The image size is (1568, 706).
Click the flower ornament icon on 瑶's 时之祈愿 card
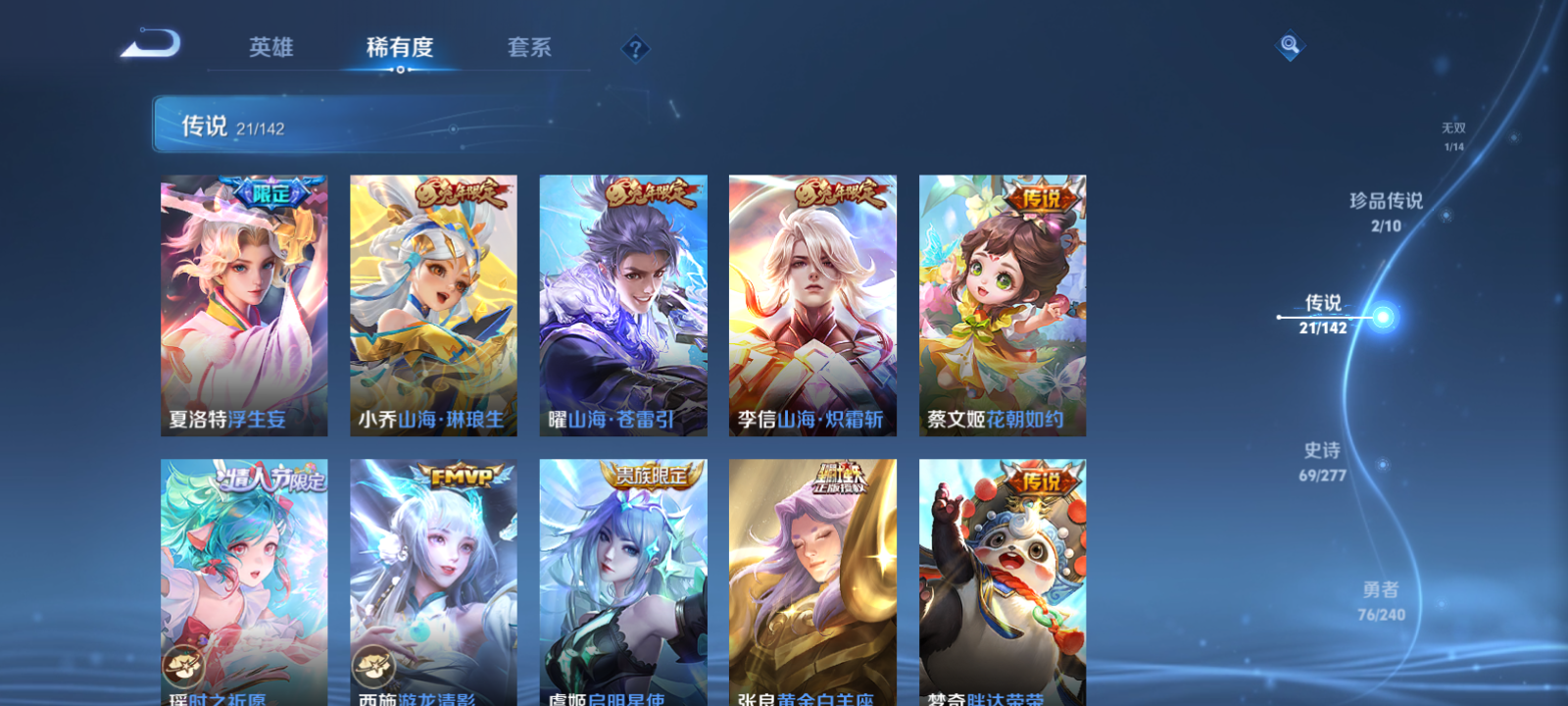click(x=182, y=665)
